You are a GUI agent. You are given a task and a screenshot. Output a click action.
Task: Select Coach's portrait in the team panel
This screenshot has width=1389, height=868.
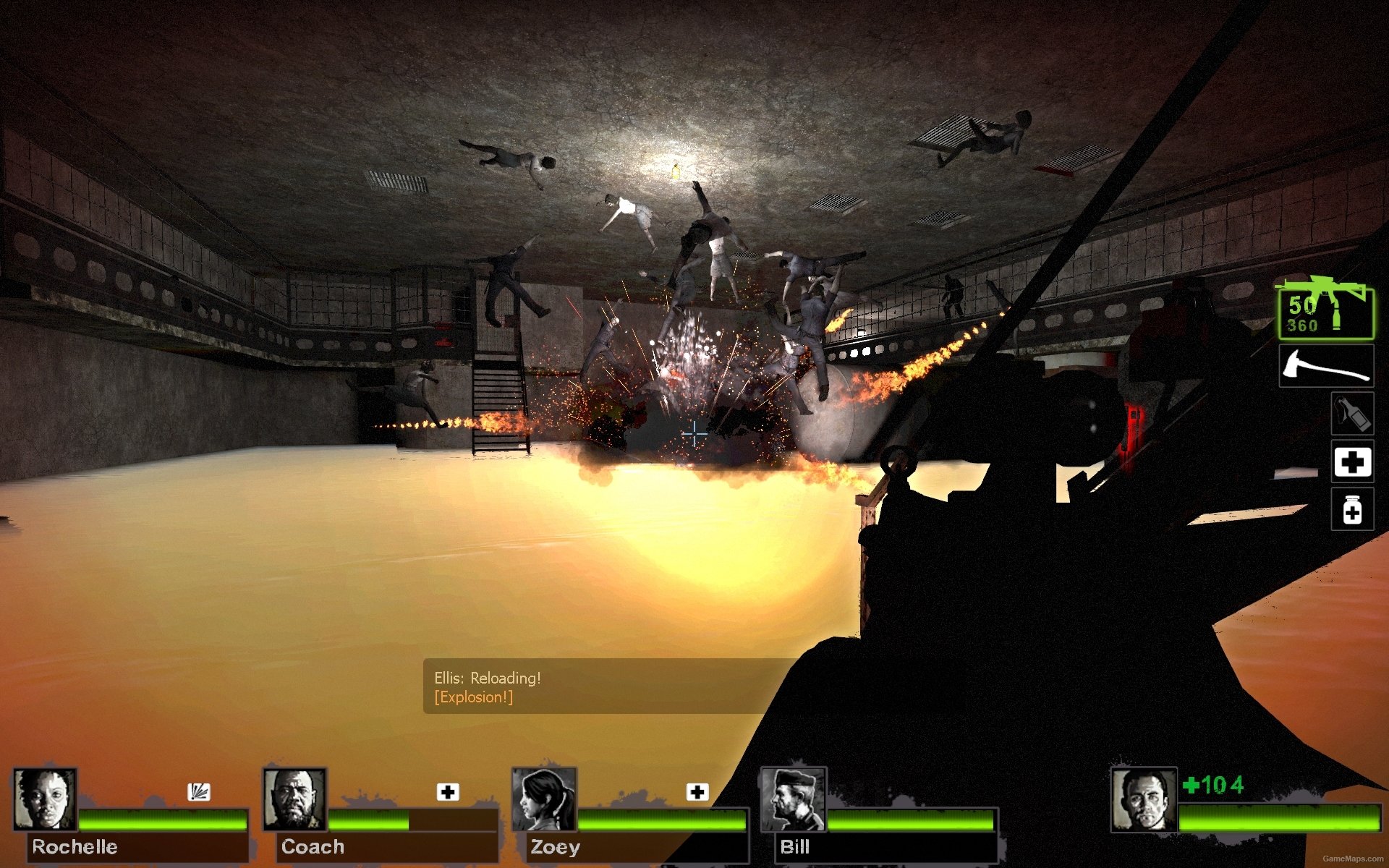point(294,799)
